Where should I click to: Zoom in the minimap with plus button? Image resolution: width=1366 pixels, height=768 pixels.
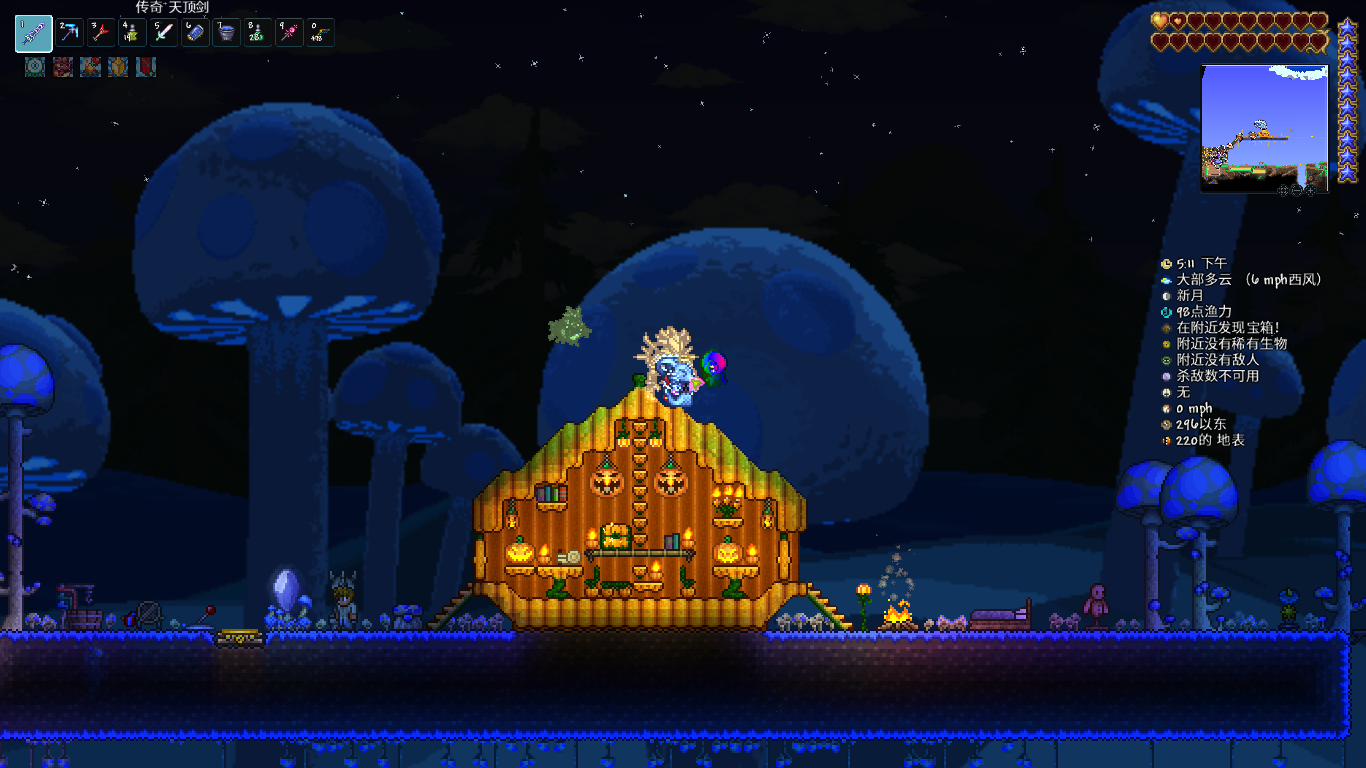pyautogui.click(x=1311, y=189)
